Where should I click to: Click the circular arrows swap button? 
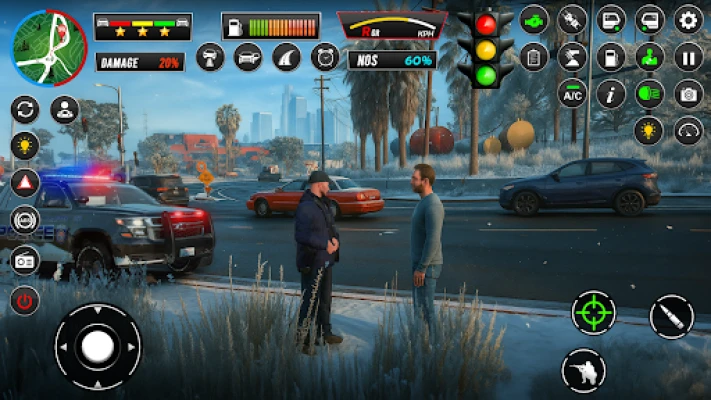25,108
